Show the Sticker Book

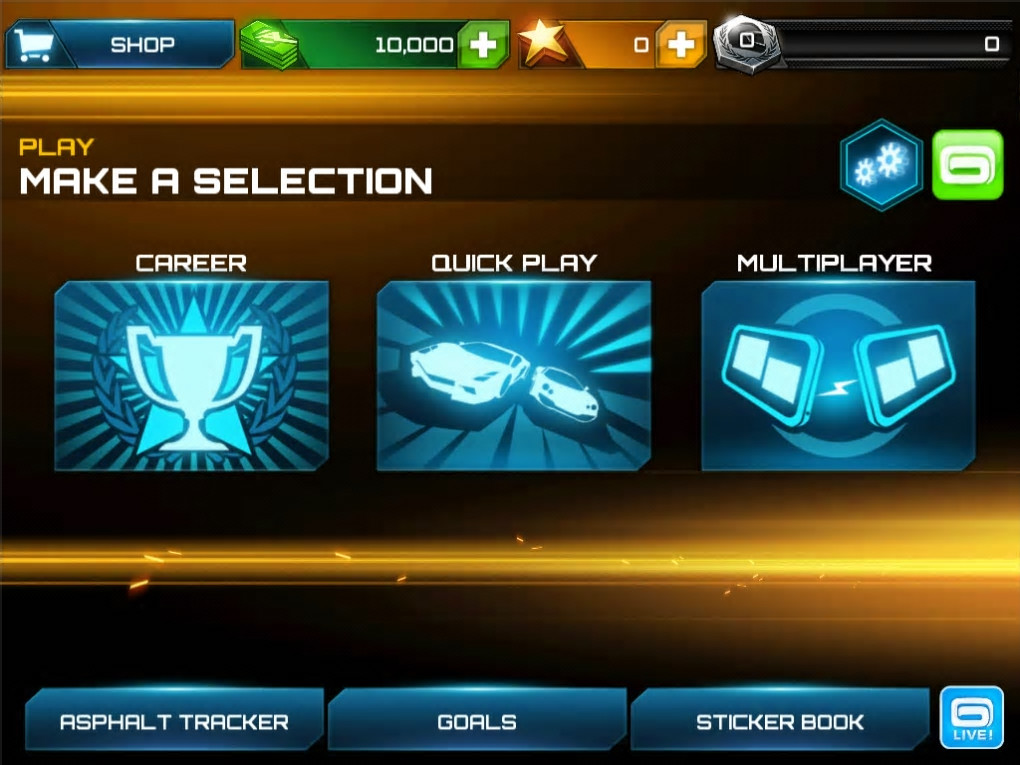(780, 721)
